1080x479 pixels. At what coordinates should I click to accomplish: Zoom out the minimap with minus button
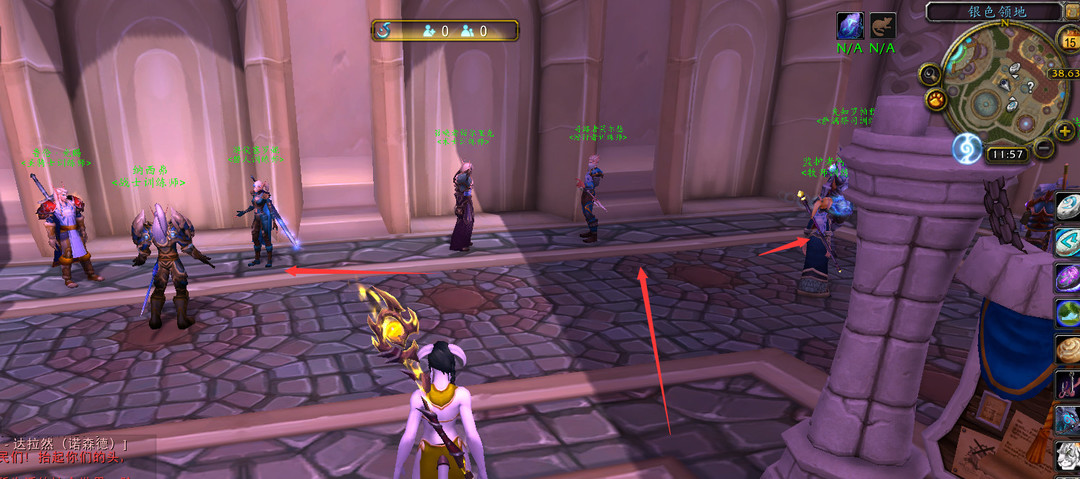1043,148
